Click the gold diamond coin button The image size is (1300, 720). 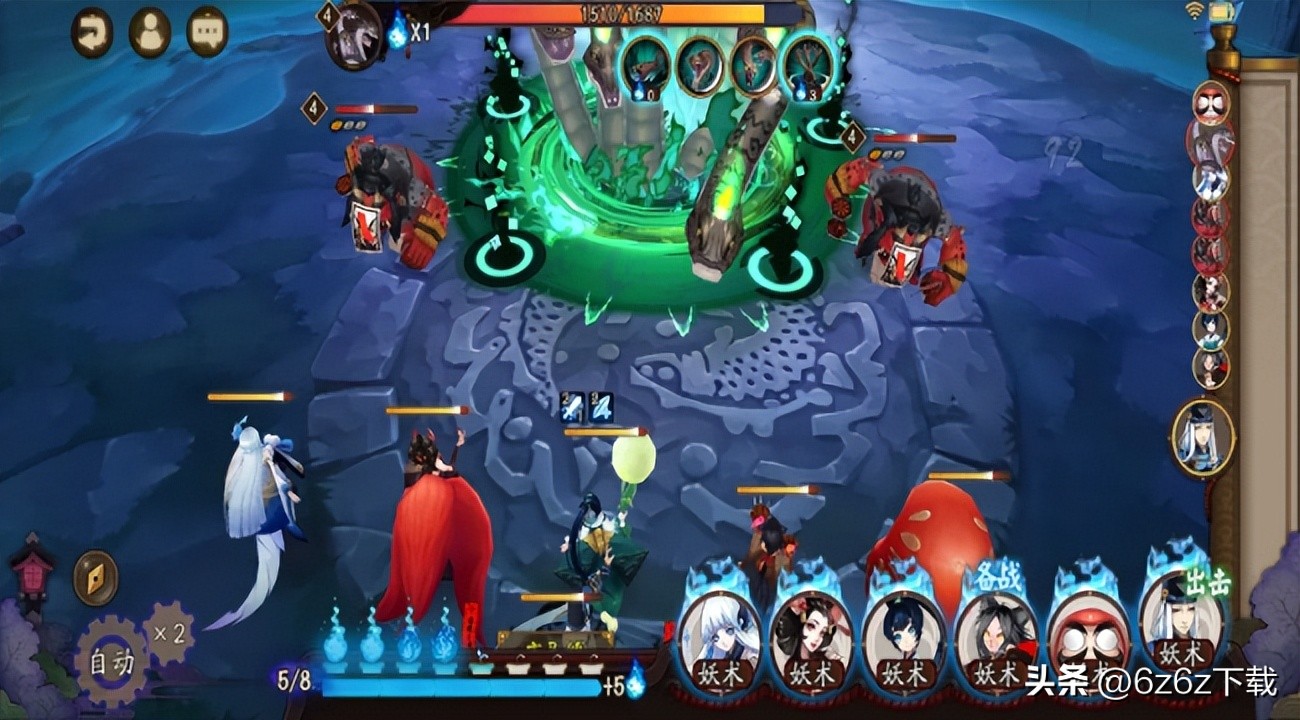[x=95, y=578]
